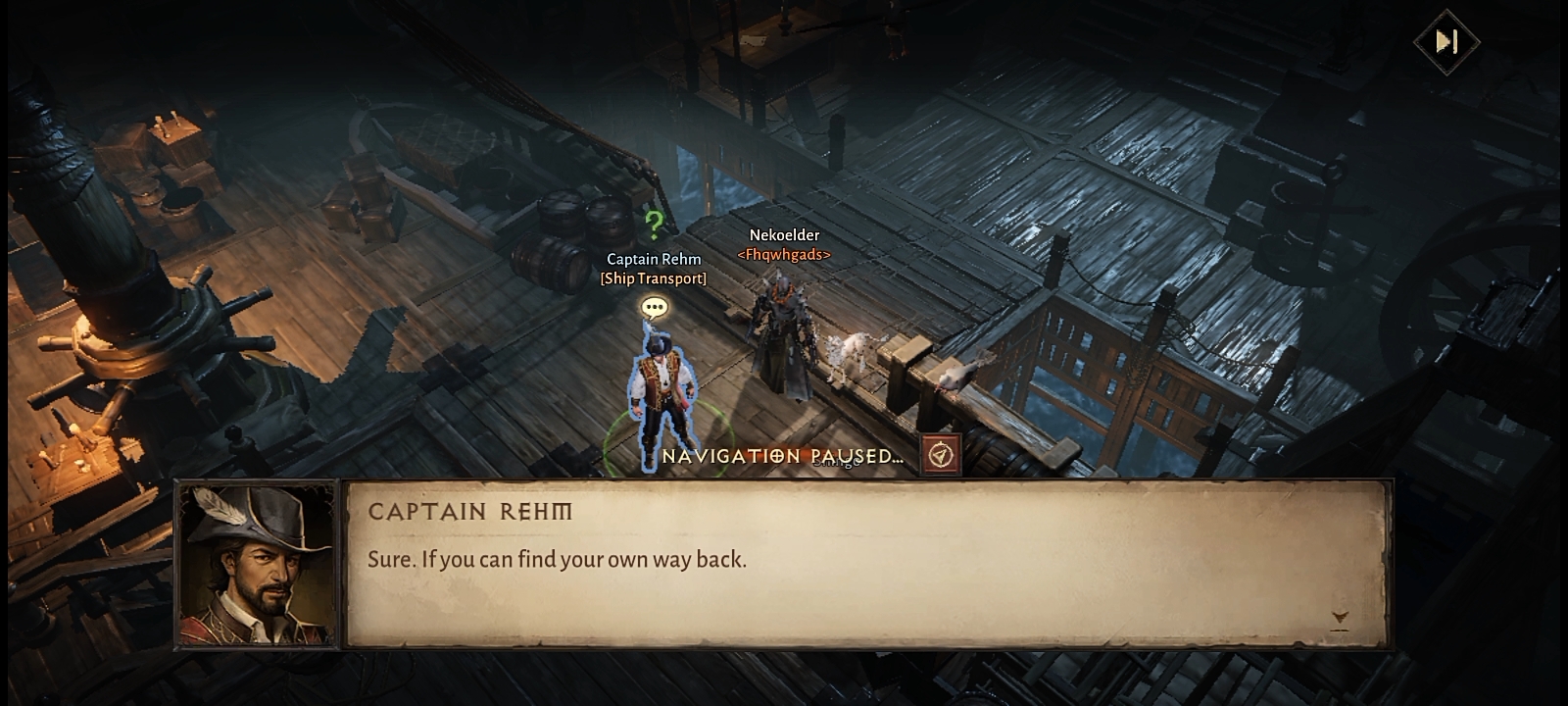Advance Captain Rehm's dialogue arrow
Viewport: 1568px width, 706px height.
pos(1340,618)
